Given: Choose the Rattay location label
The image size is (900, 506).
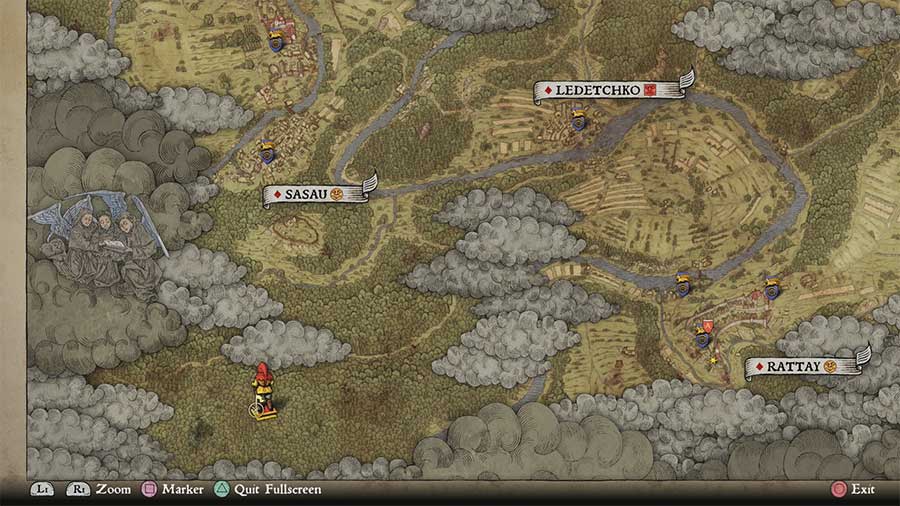Looking at the screenshot, I should [803, 367].
